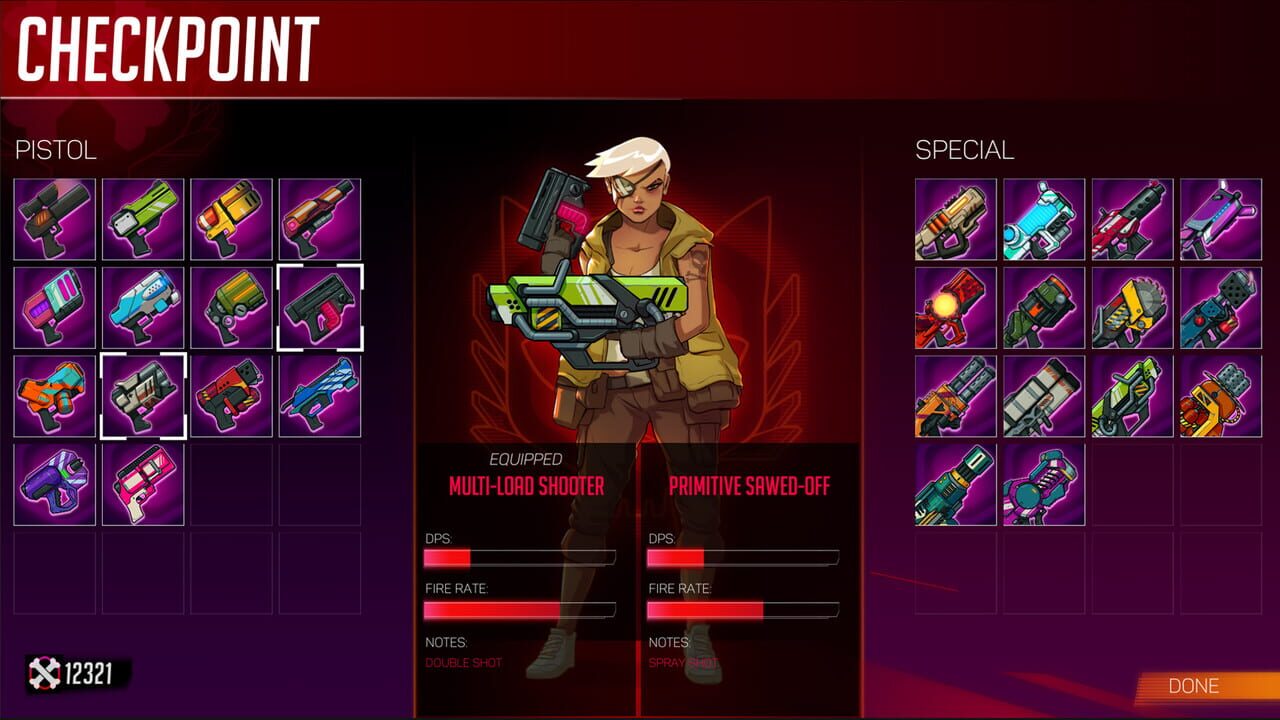Pick the hot pink pistol with cream grip

pyautogui.click(x=143, y=484)
